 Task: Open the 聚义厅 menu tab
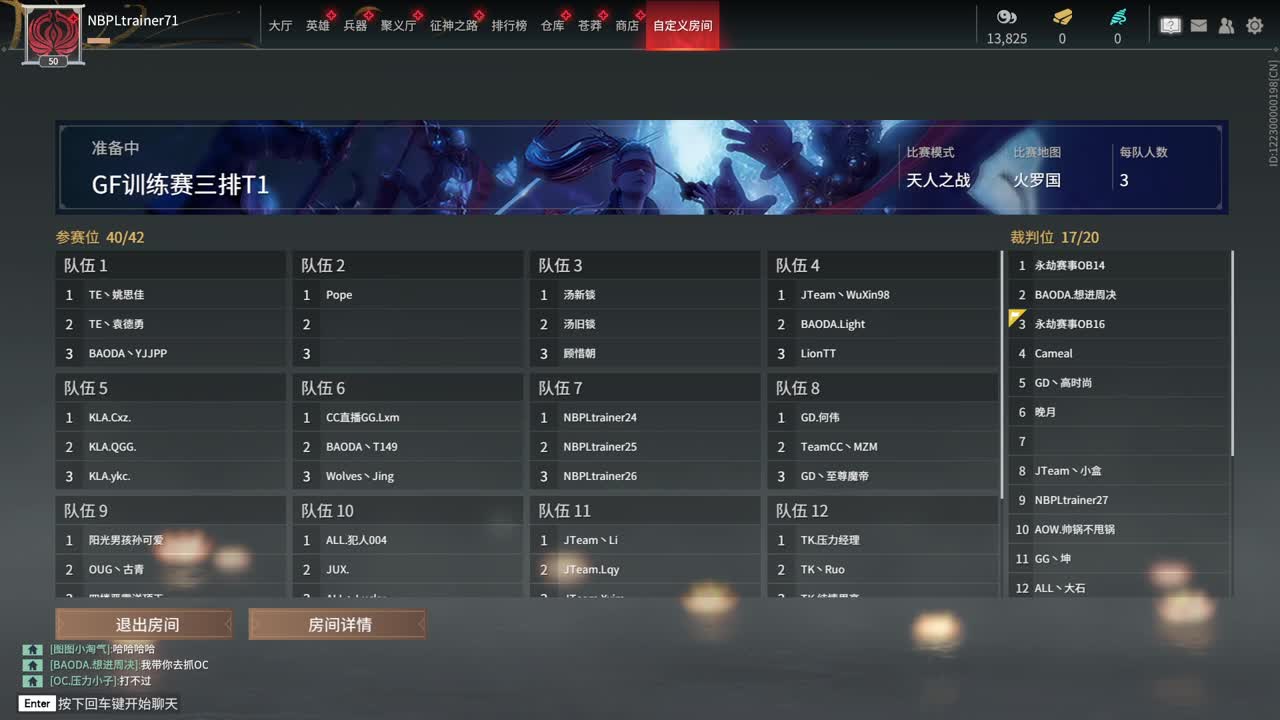pyautogui.click(x=399, y=25)
